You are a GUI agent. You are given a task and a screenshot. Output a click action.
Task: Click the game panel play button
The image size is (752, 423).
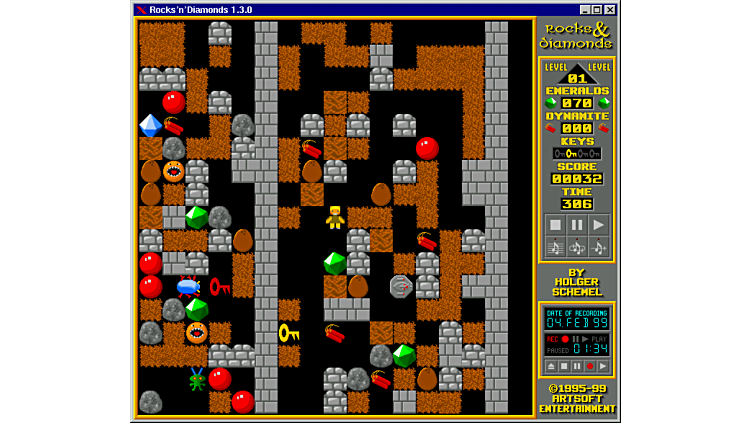(598, 224)
